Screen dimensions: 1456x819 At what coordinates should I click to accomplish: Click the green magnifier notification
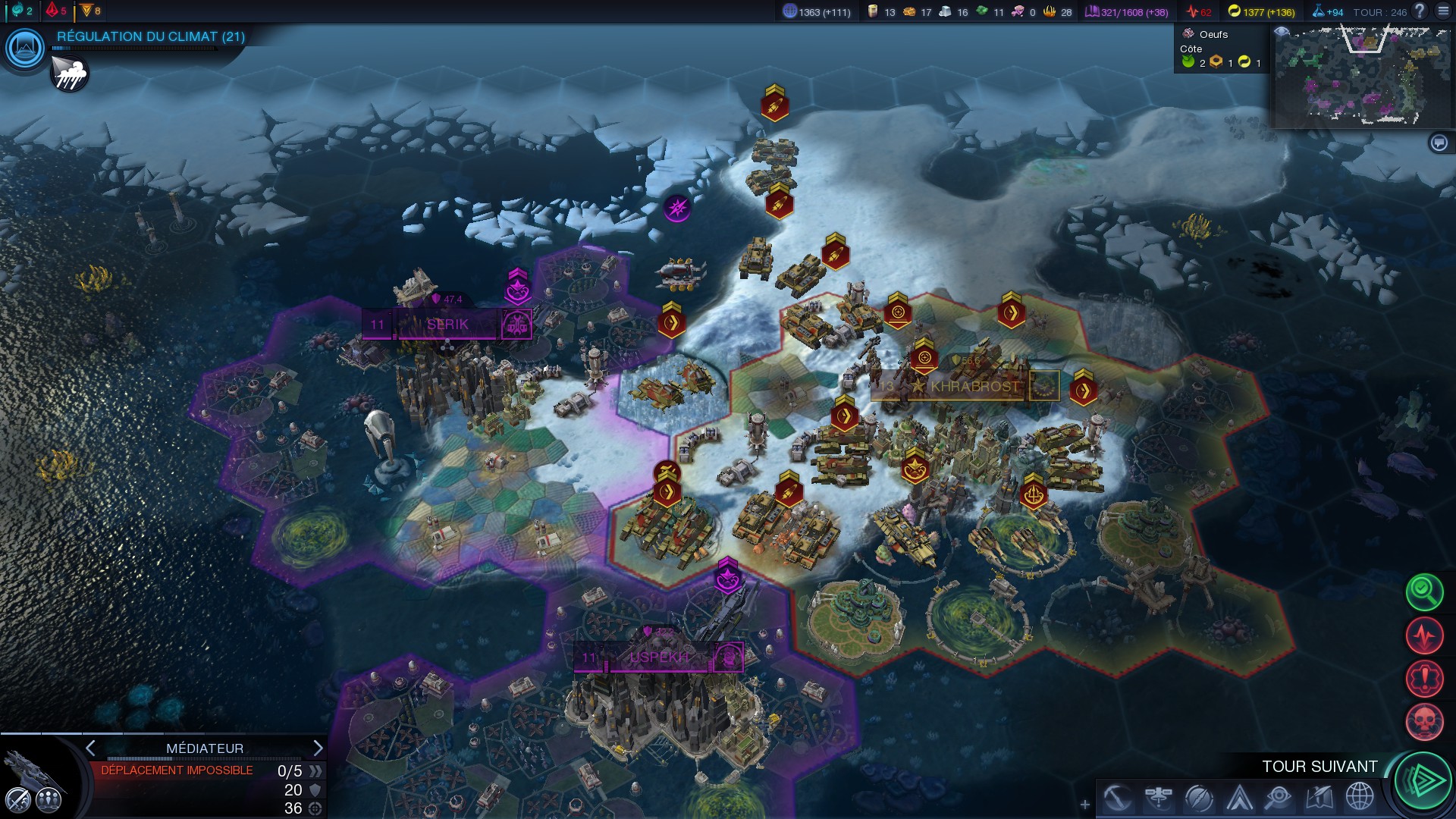tap(1424, 591)
